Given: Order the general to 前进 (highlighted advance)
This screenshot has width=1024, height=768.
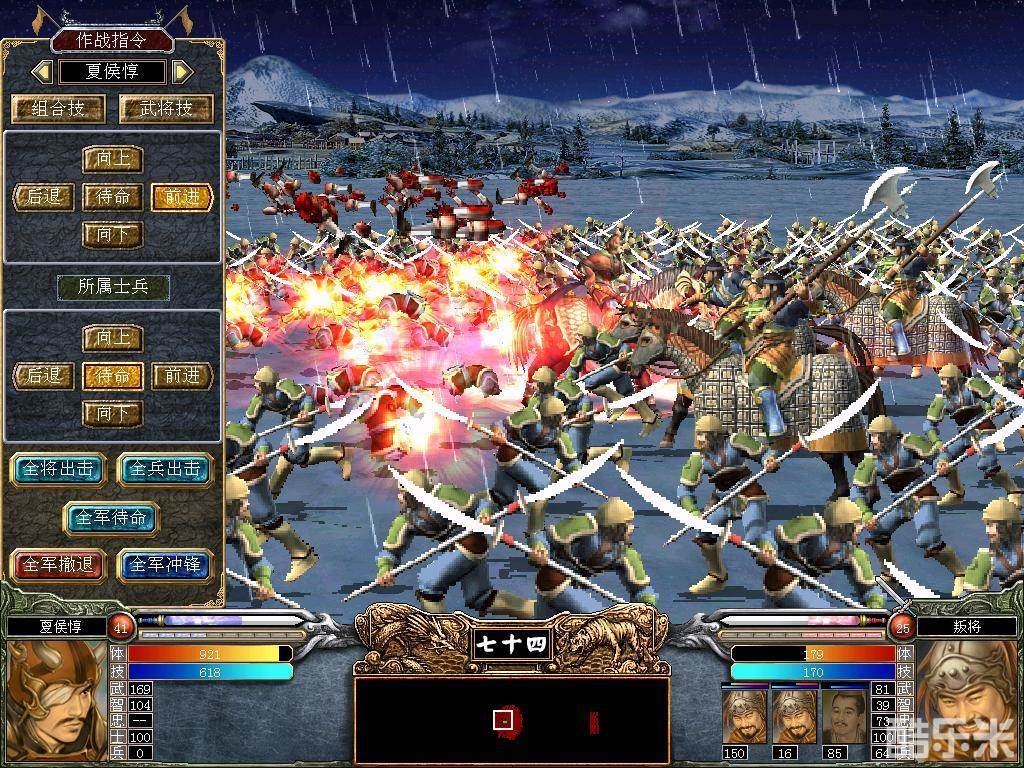Looking at the screenshot, I should click(x=183, y=197).
